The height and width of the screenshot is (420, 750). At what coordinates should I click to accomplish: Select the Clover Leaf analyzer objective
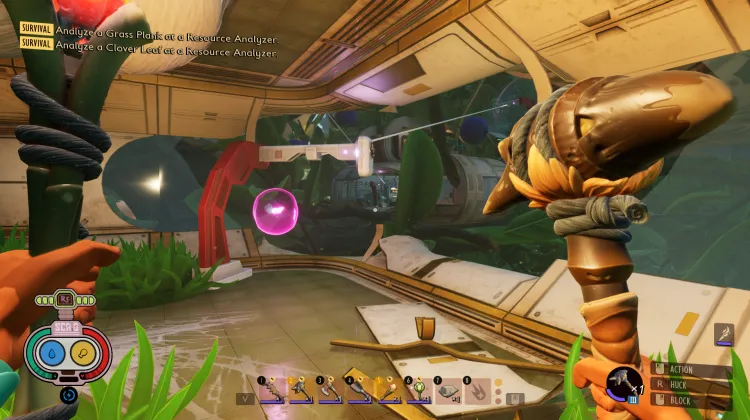click(x=166, y=44)
